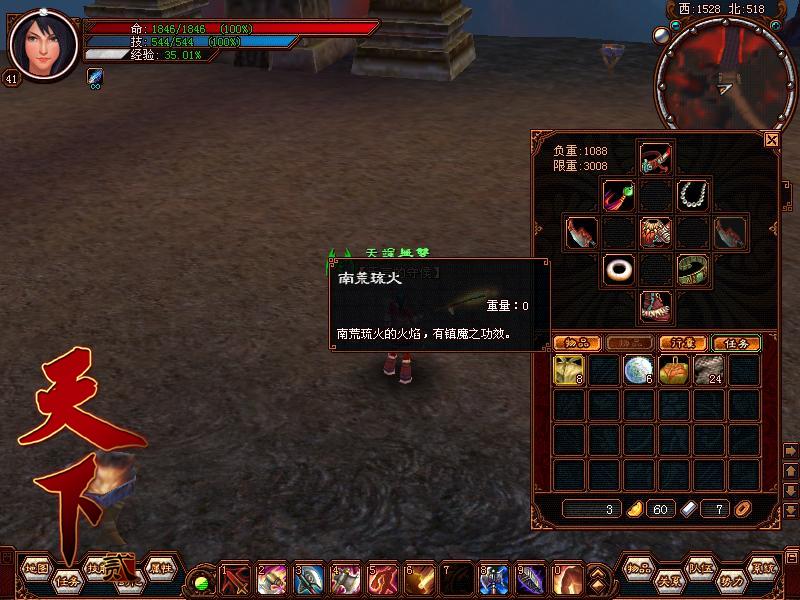Close the inventory panel

coord(771,141)
